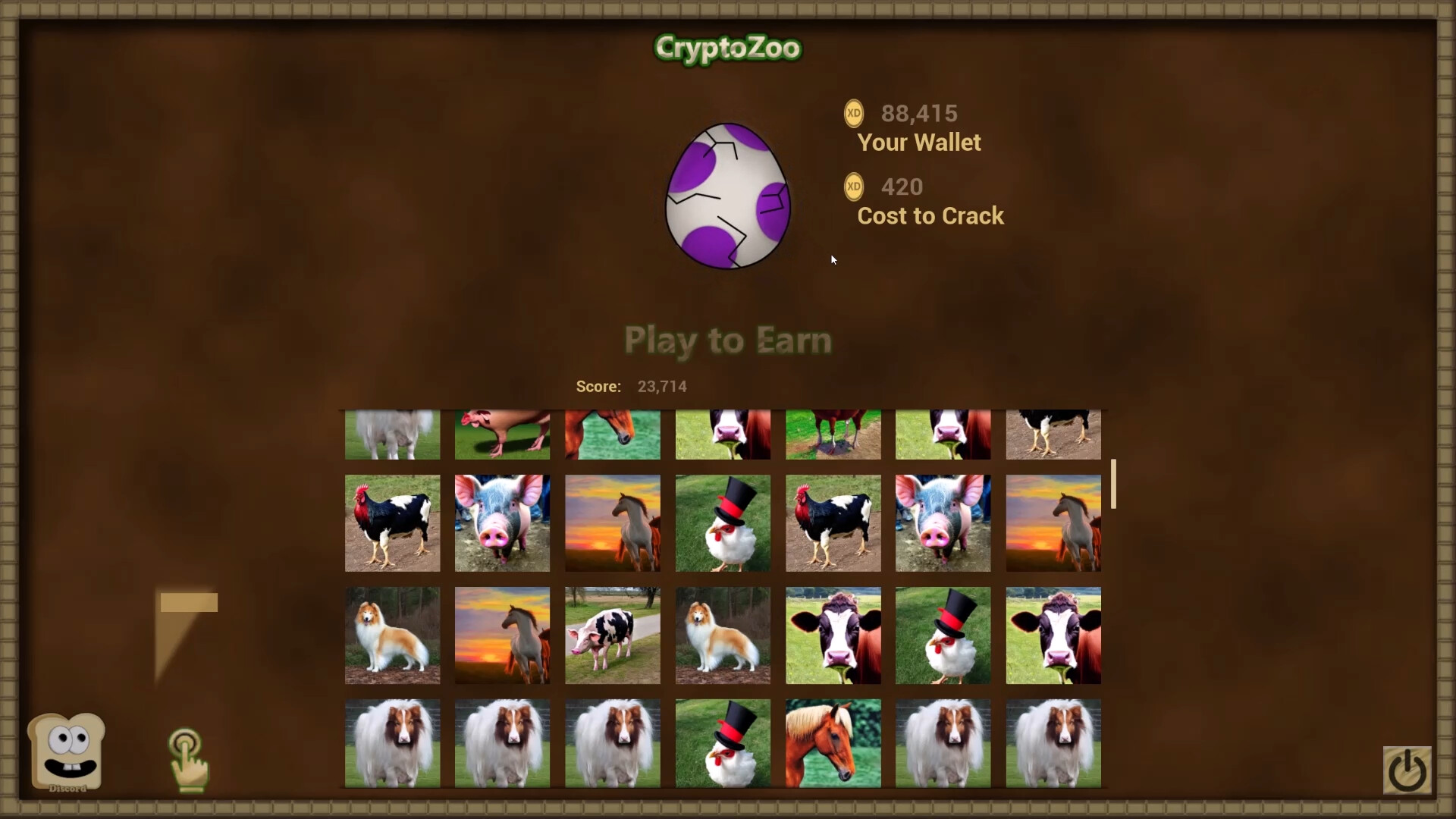Select the collie dog in forest tile
Image resolution: width=1456 pixels, height=819 pixels.
pos(391,635)
